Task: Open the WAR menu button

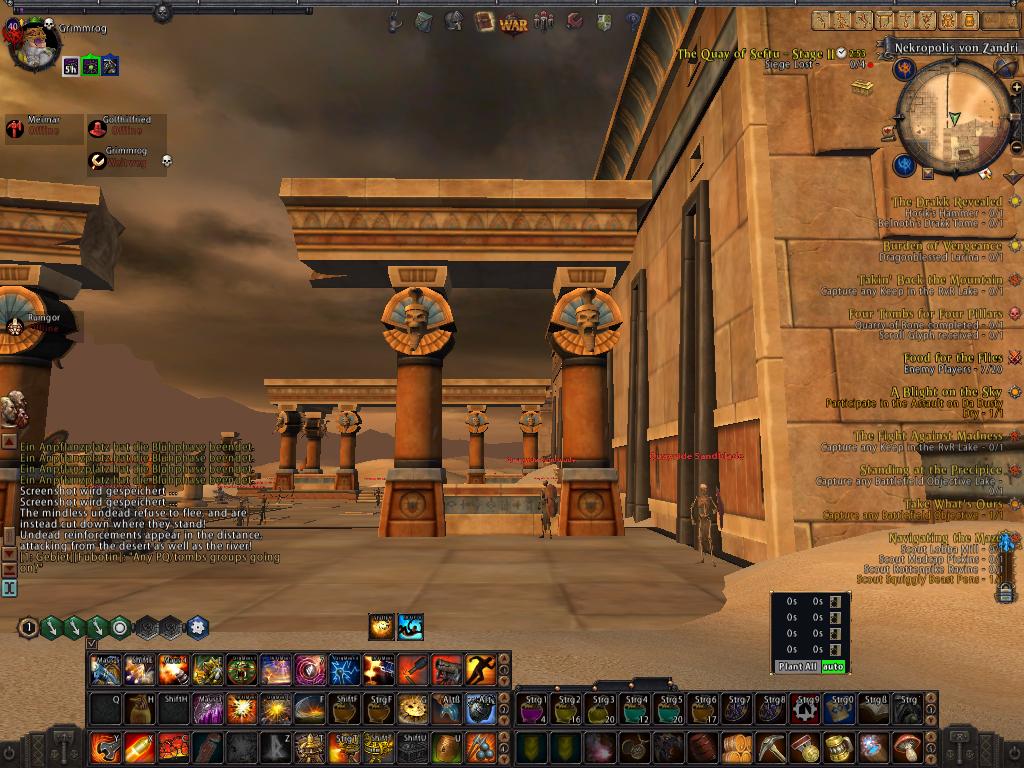Action: click(513, 22)
